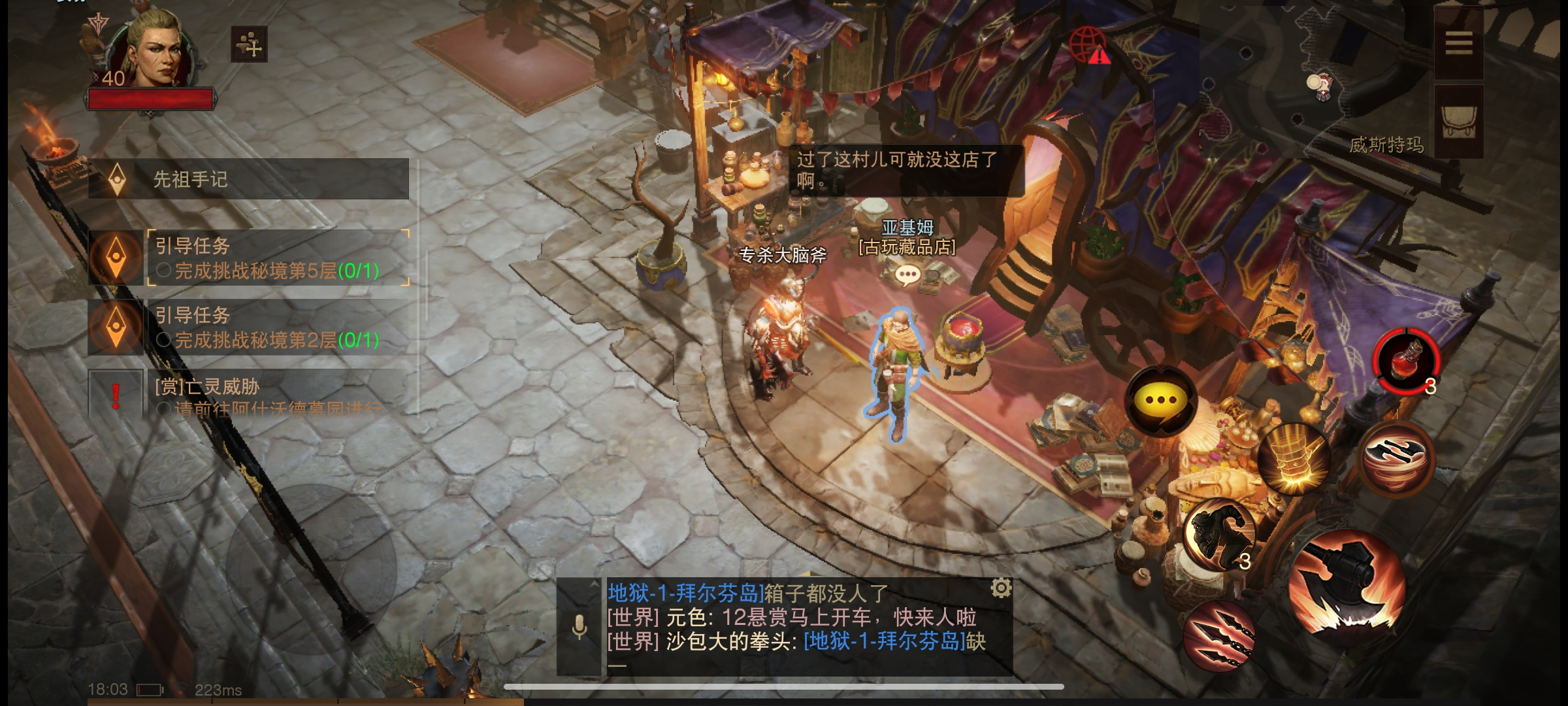Tap the chat microphone button

[579, 628]
